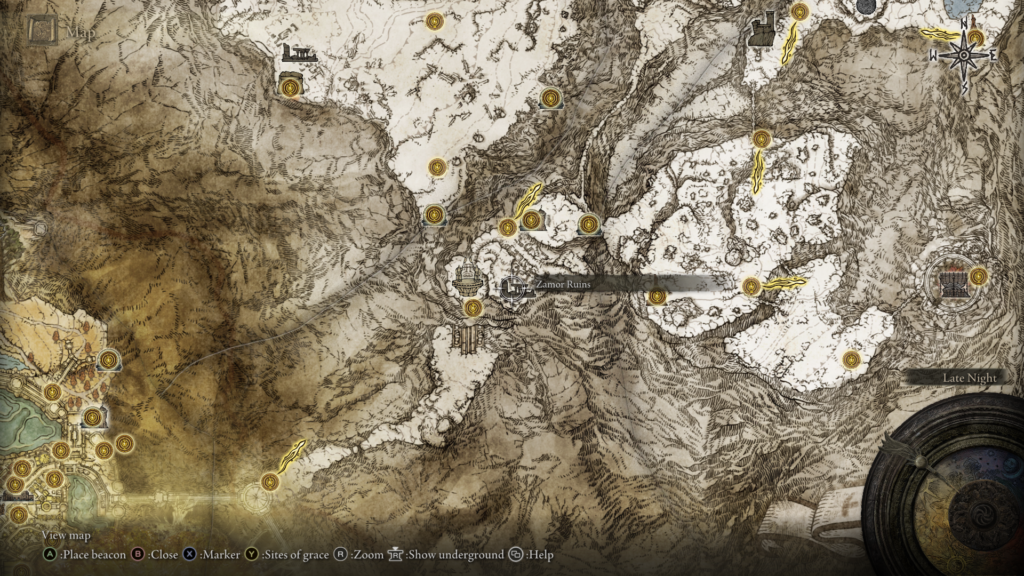Image resolution: width=1024 pixels, height=576 pixels.
Task: Pick the site of grace below the lift tower
Action: [472, 306]
